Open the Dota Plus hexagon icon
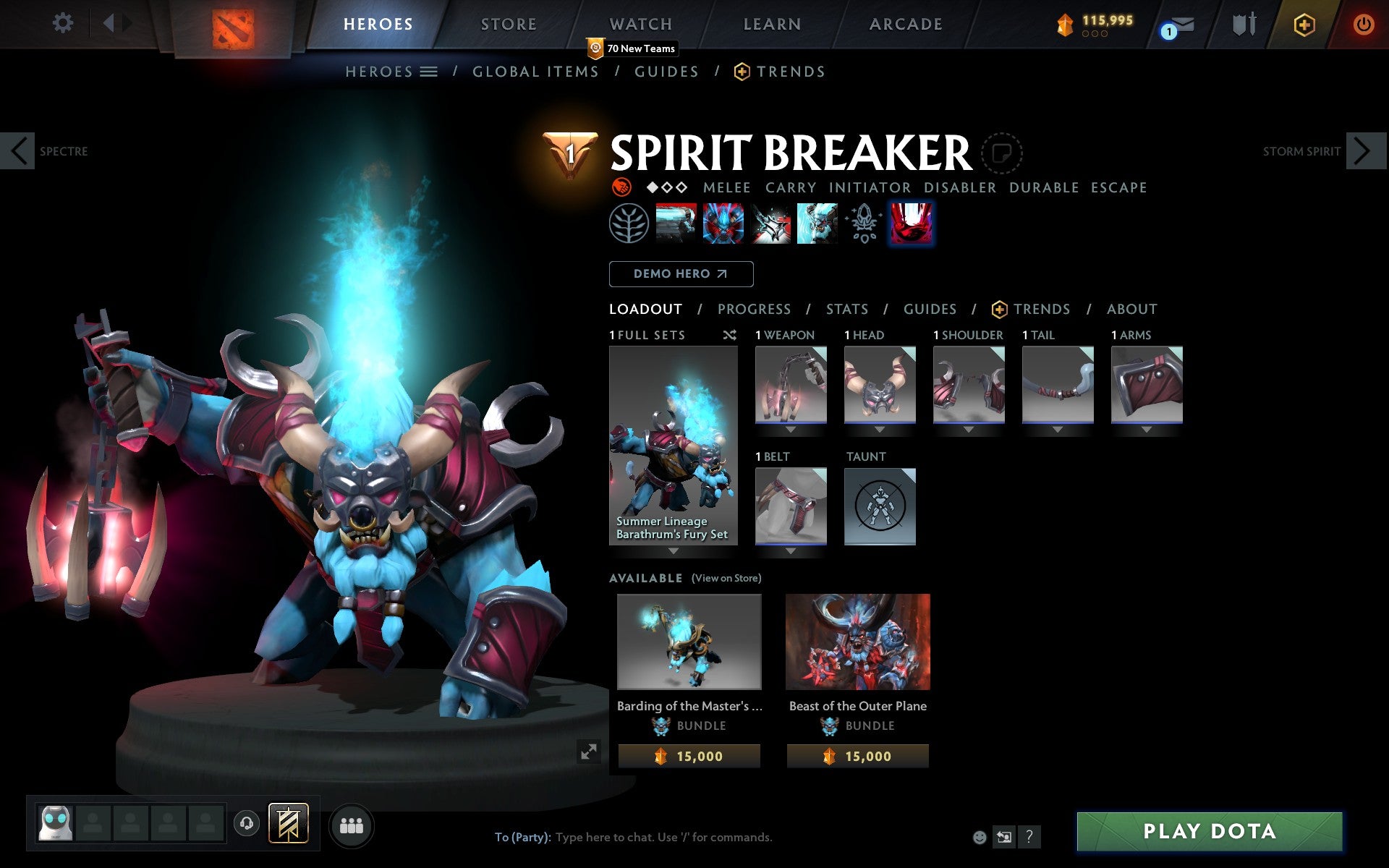Image resolution: width=1389 pixels, height=868 pixels. click(x=1304, y=24)
